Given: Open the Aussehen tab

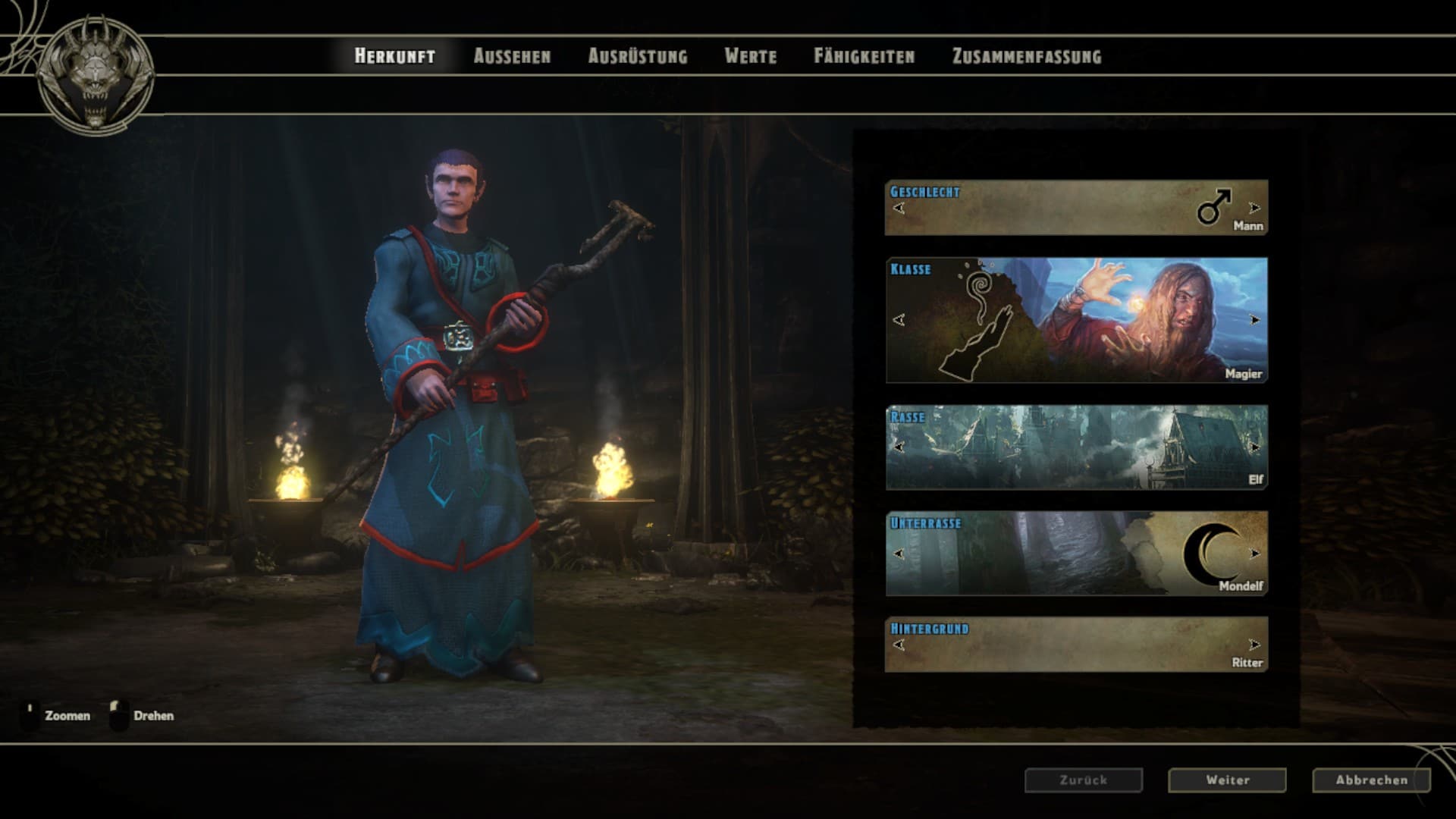Looking at the screenshot, I should tap(512, 56).
